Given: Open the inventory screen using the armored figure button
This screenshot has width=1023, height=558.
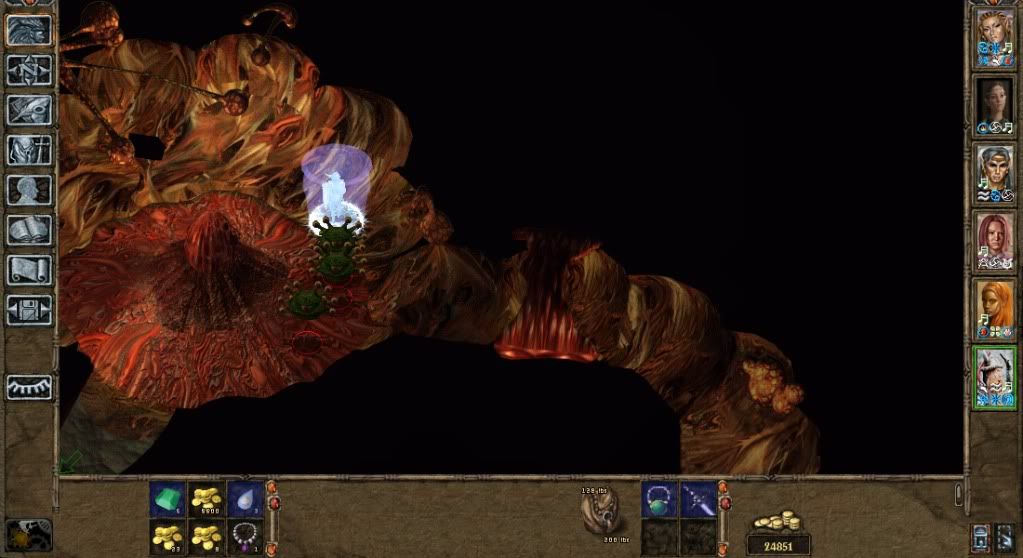Looking at the screenshot, I should (29, 149).
